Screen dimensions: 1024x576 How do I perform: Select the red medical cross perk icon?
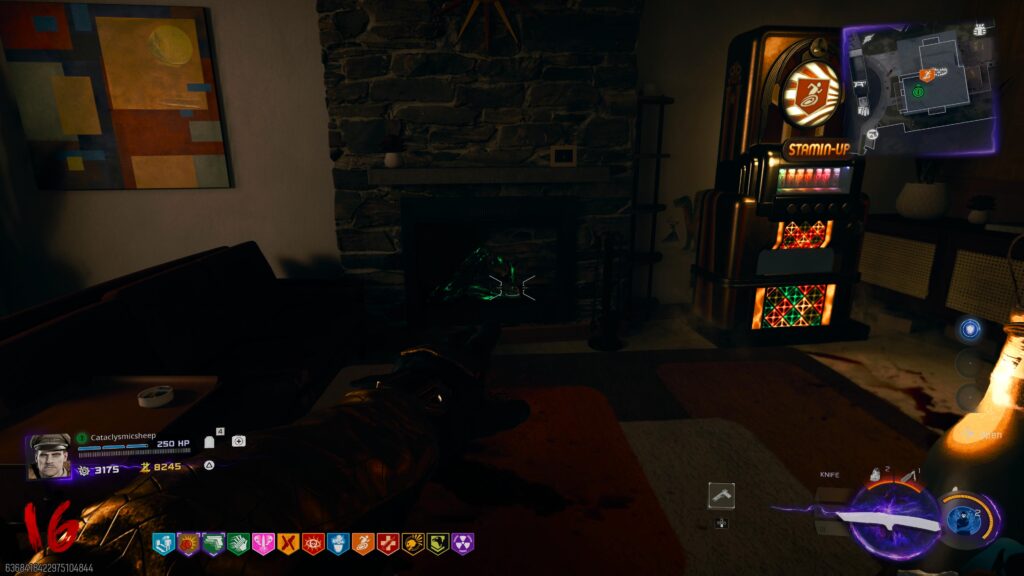pos(387,544)
